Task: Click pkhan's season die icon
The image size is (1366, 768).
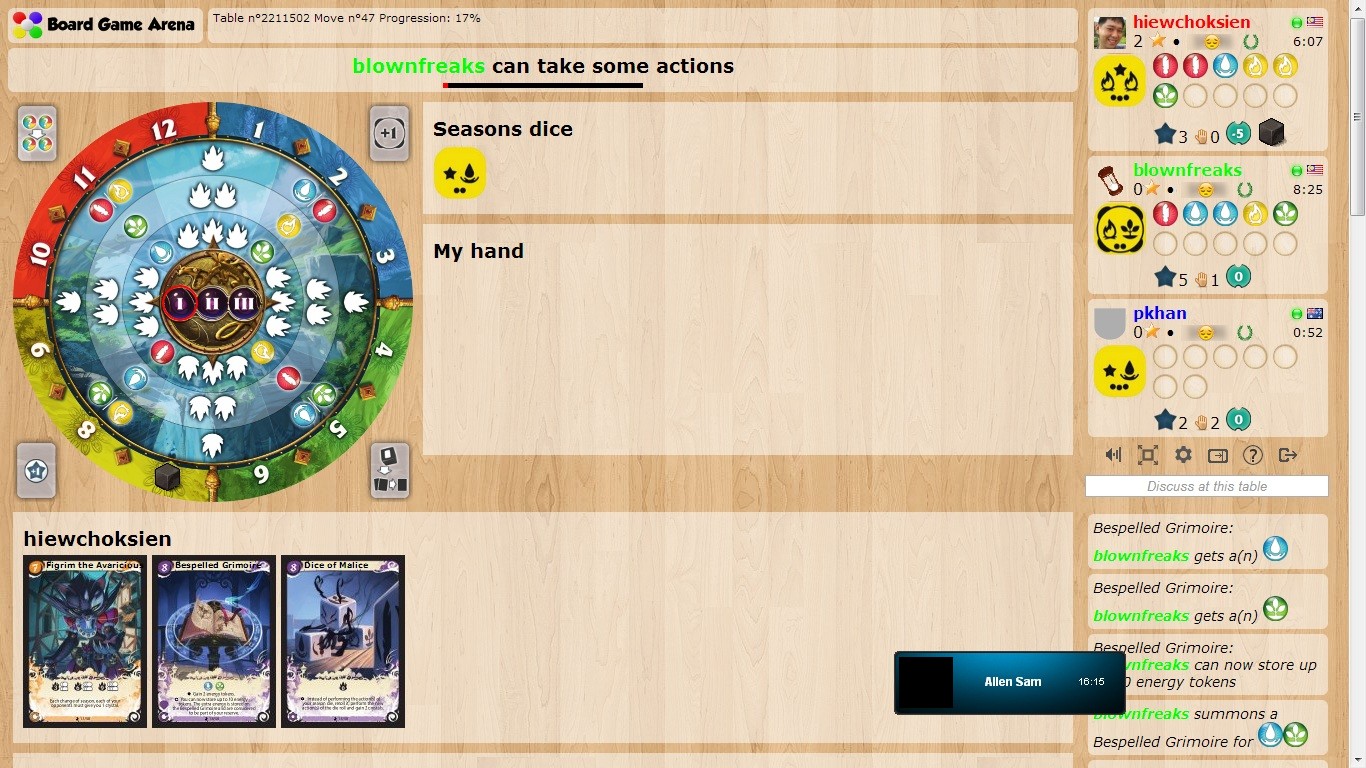Action: point(1119,369)
